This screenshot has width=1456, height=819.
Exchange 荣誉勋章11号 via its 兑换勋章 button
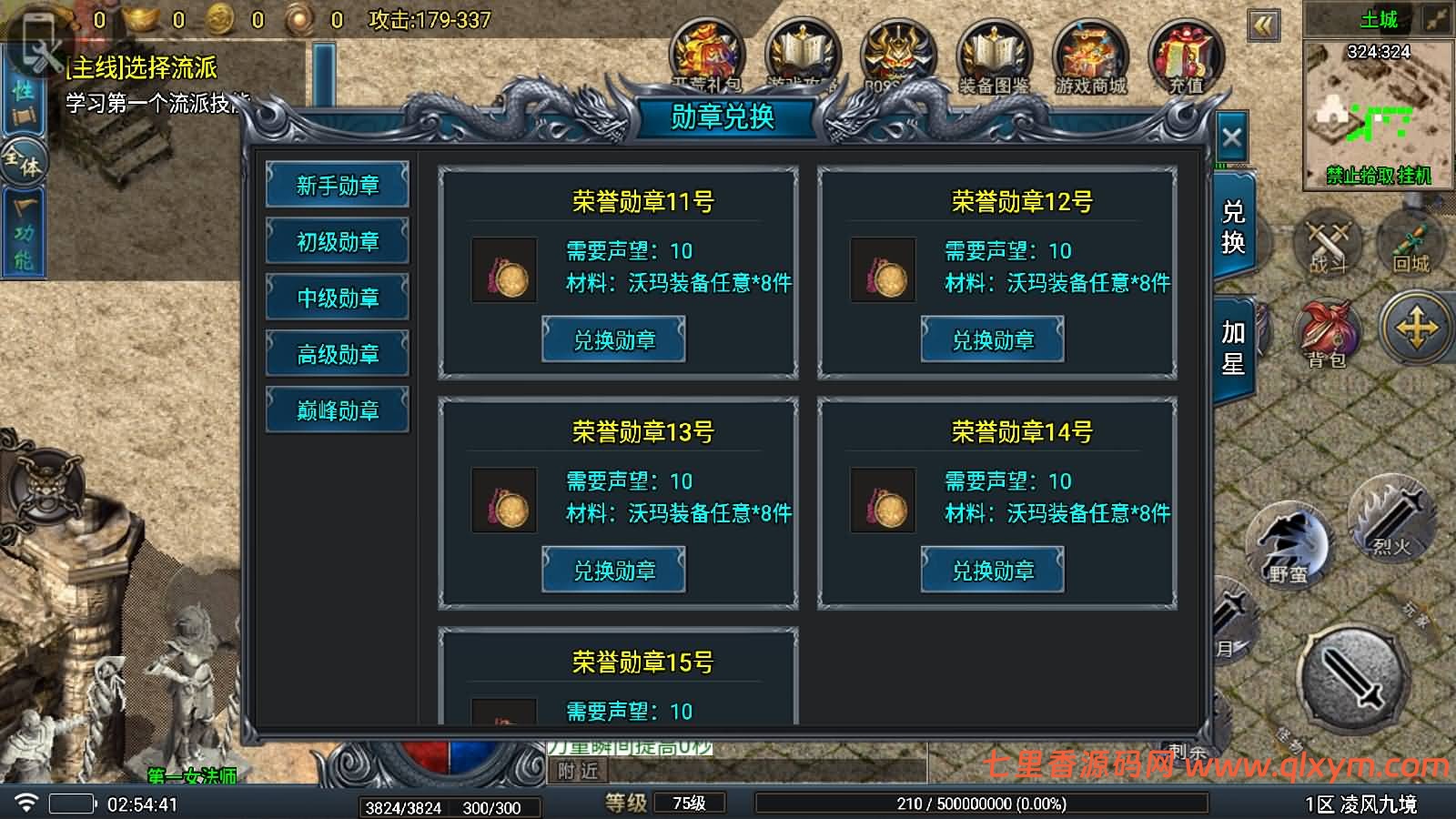613,338
